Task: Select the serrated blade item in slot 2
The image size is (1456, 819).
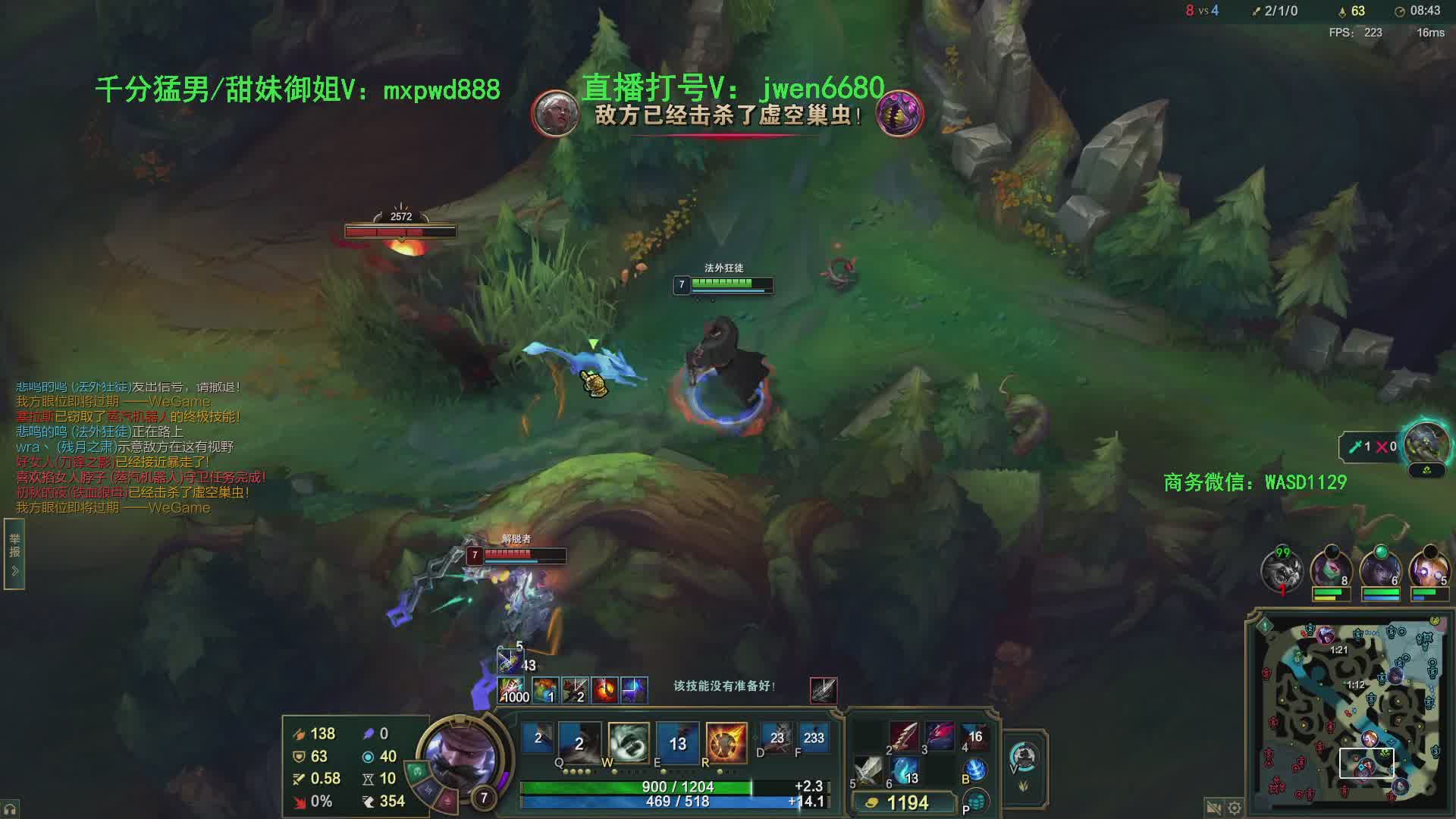Action: point(903,736)
